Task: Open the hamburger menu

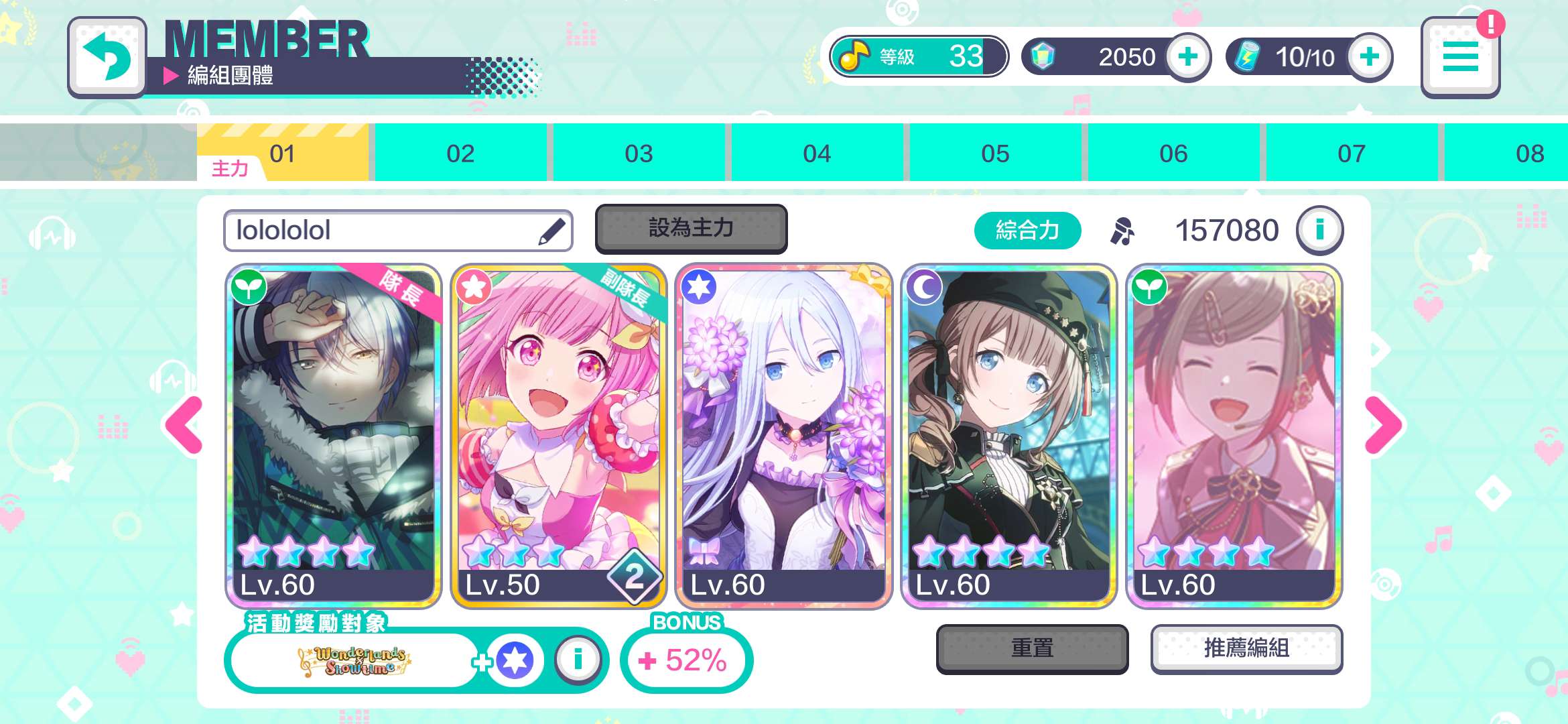Action: [x=1460, y=58]
